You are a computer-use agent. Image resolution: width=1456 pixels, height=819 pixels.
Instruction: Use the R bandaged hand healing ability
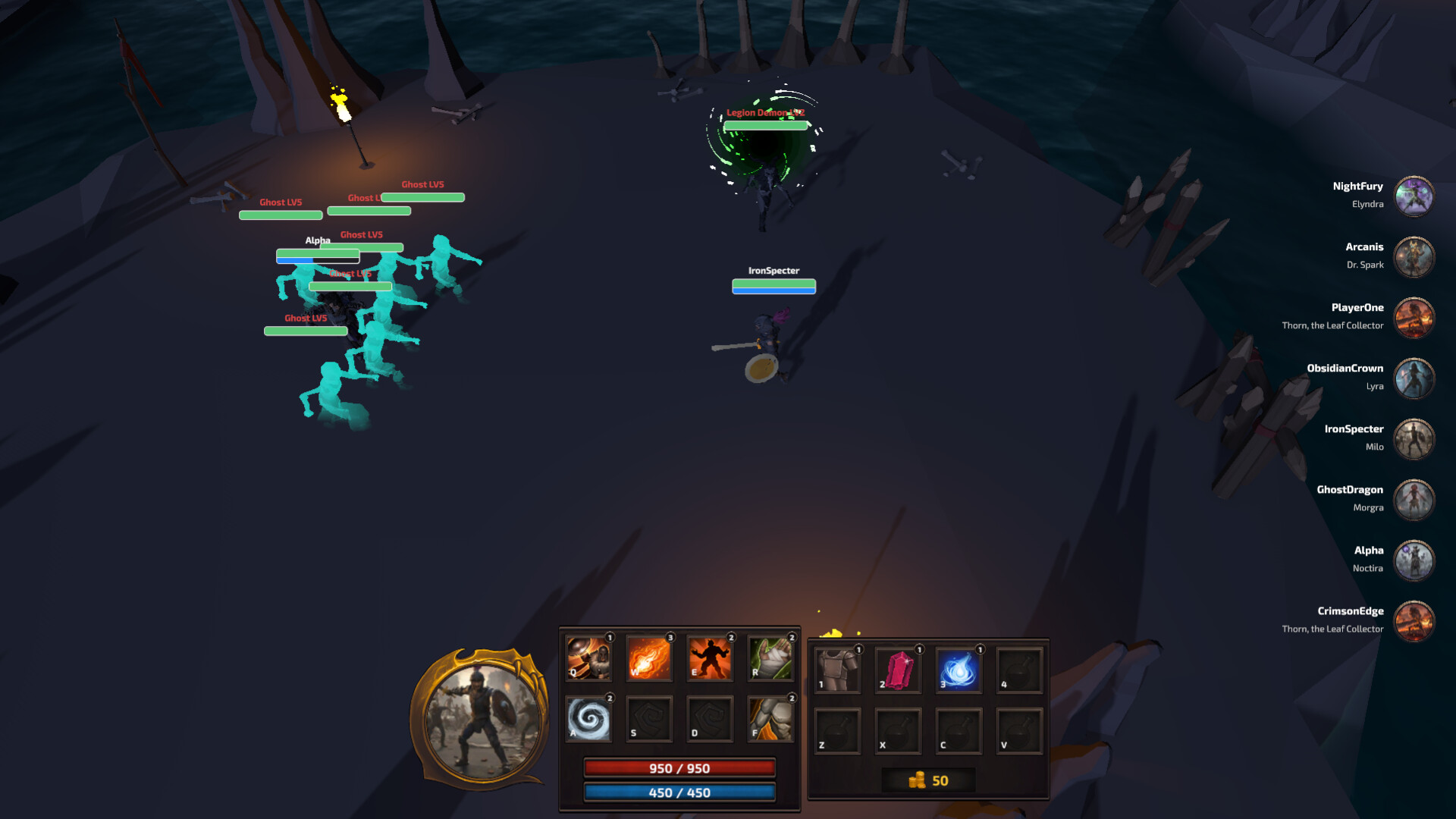770,659
